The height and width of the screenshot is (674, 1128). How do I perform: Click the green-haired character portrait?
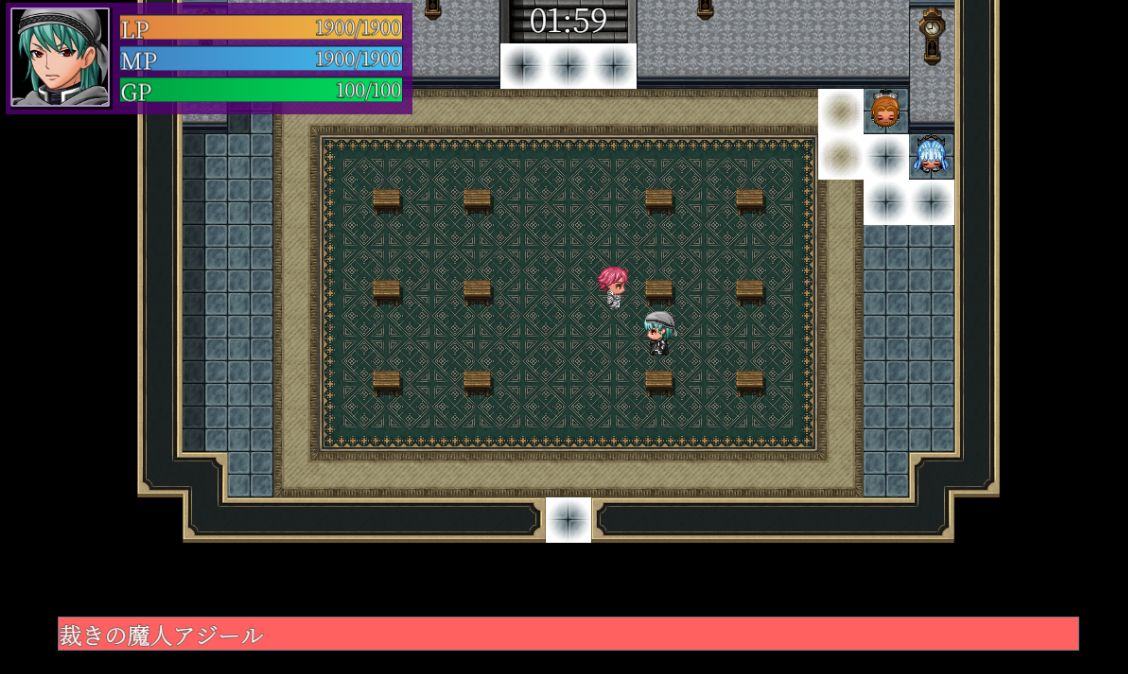[x=60, y=57]
